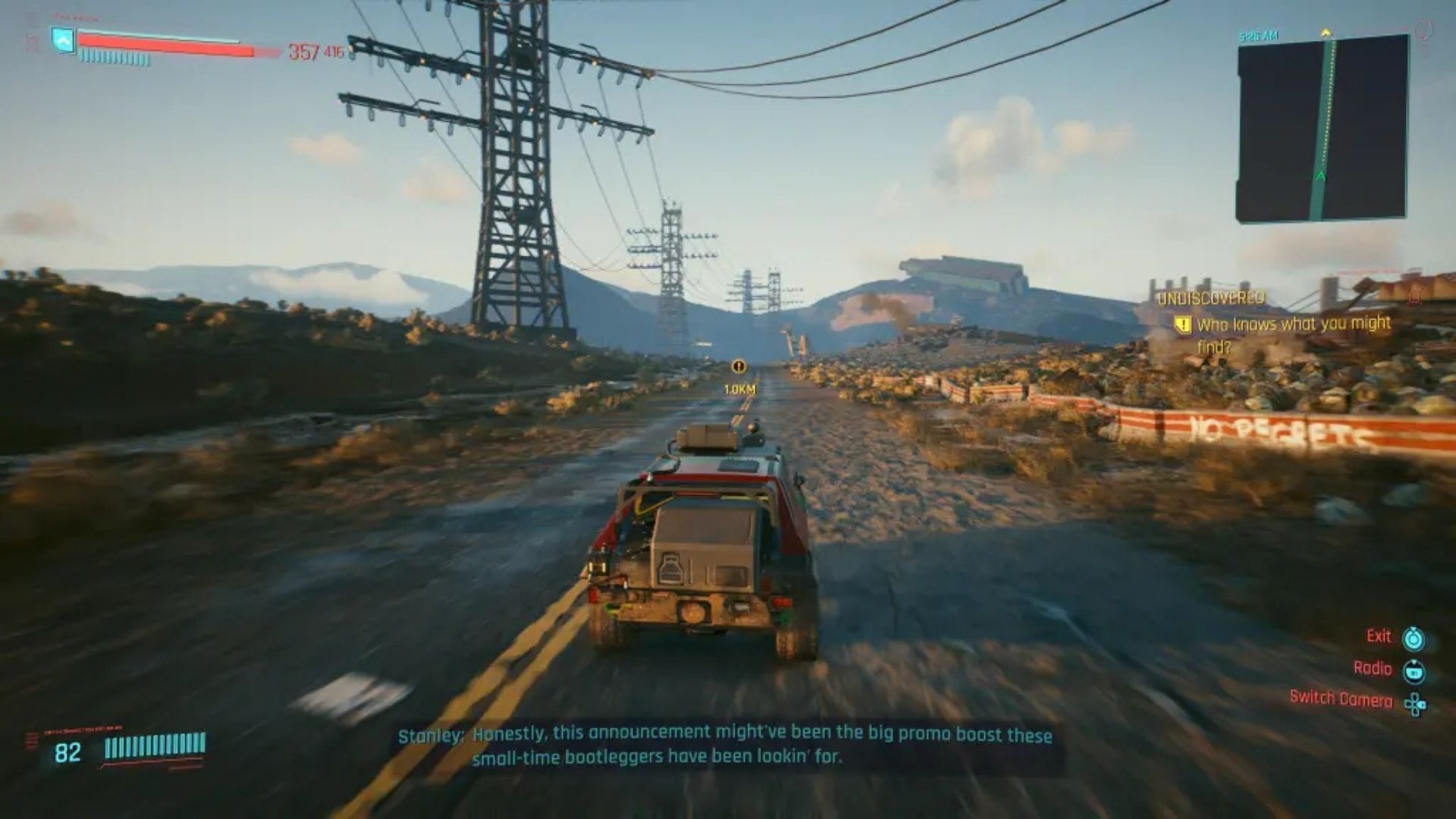
Task: Open the minimap in the corner
Action: click(x=1323, y=127)
